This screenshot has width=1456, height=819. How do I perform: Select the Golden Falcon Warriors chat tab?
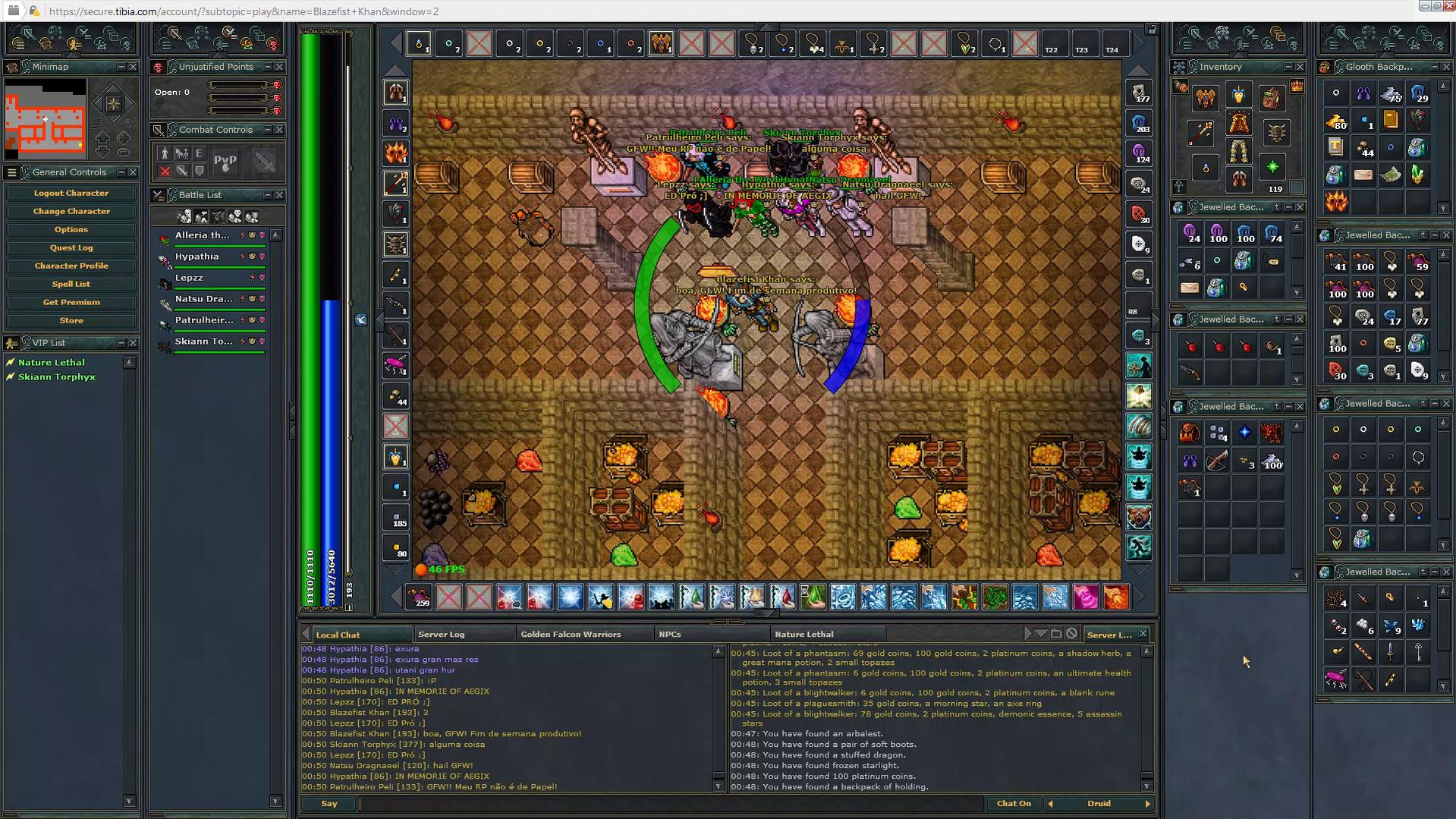point(571,635)
